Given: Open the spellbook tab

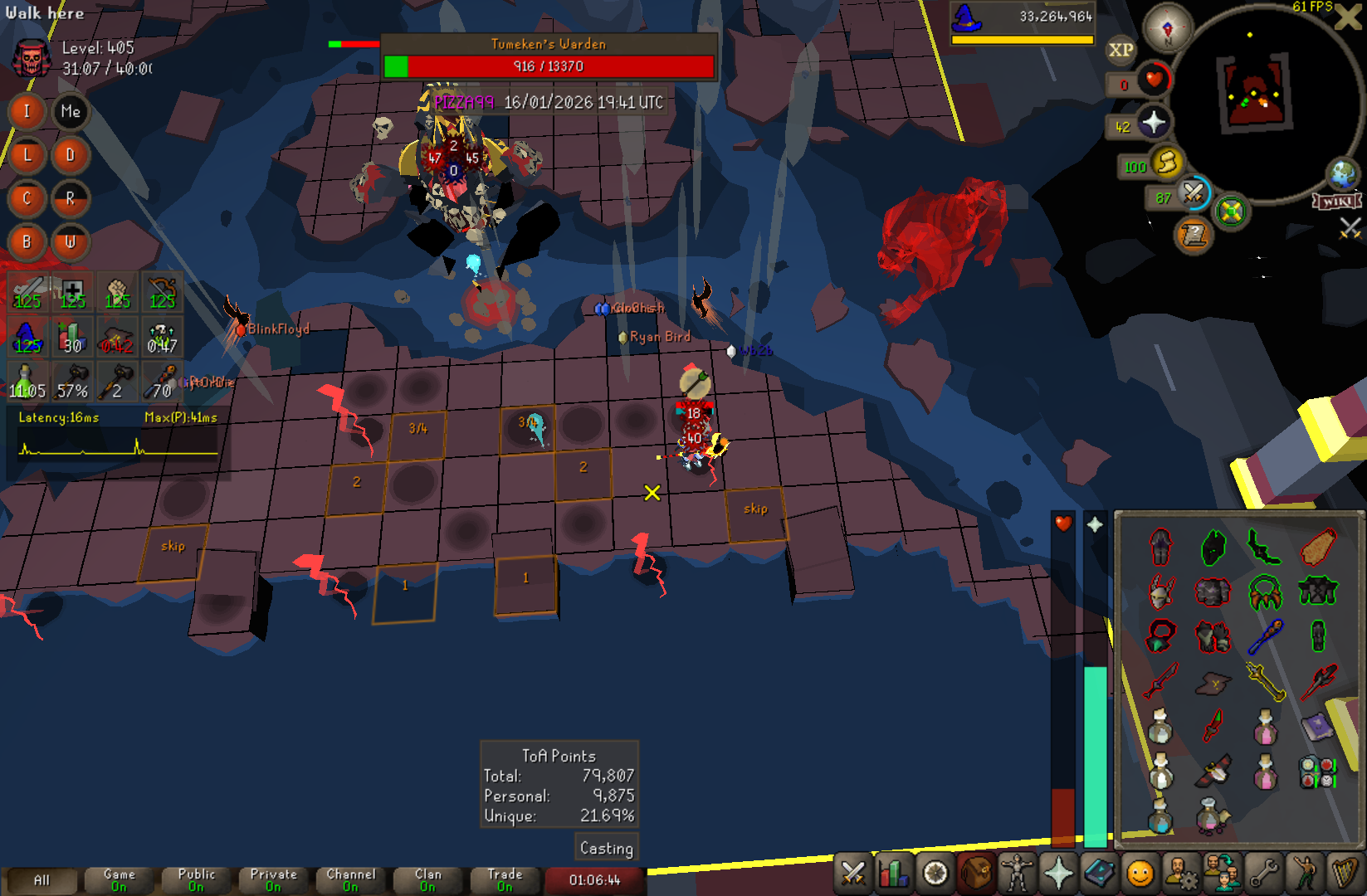Looking at the screenshot, I should coord(1100,874).
